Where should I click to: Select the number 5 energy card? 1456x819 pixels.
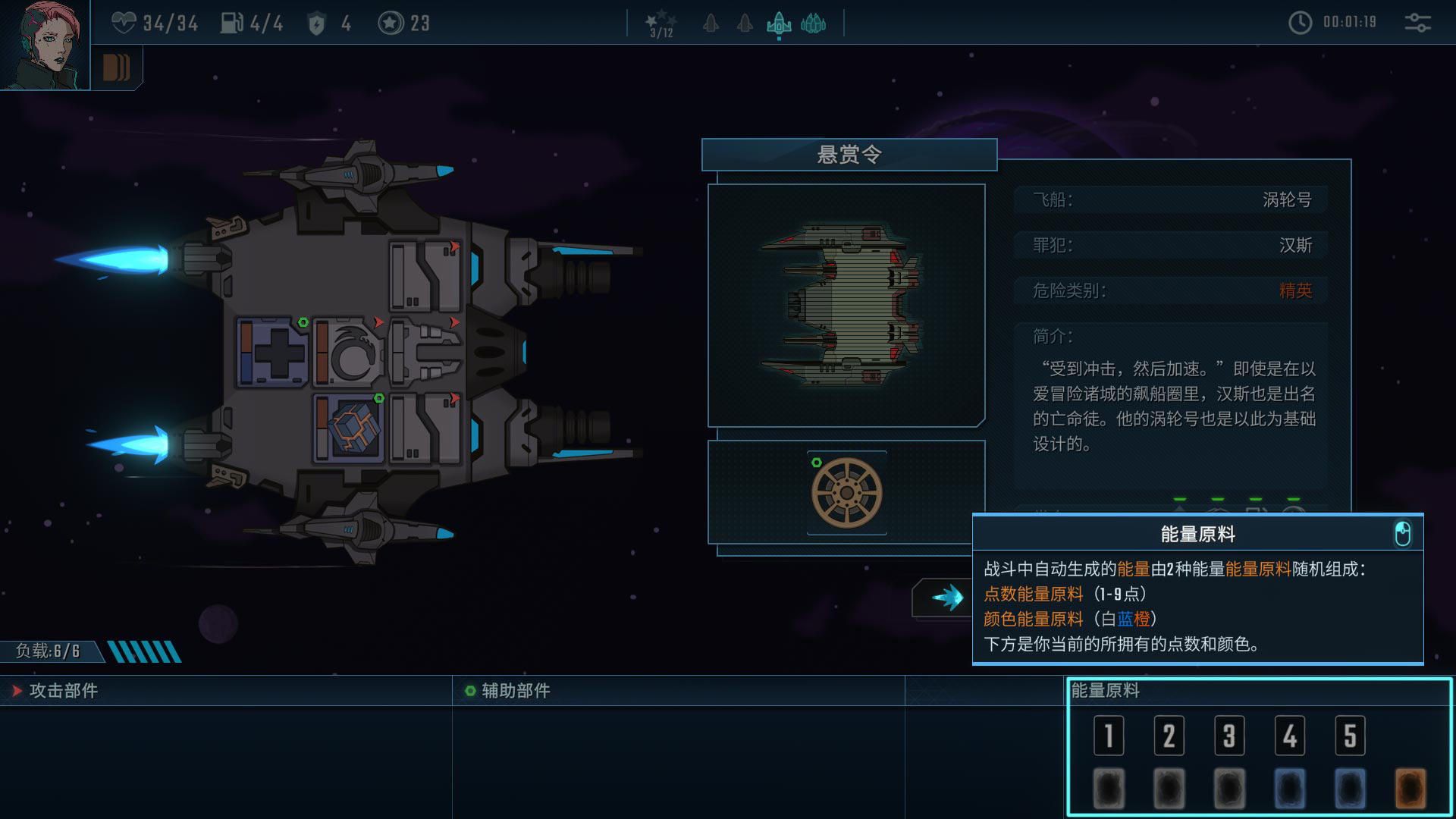[1350, 736]
